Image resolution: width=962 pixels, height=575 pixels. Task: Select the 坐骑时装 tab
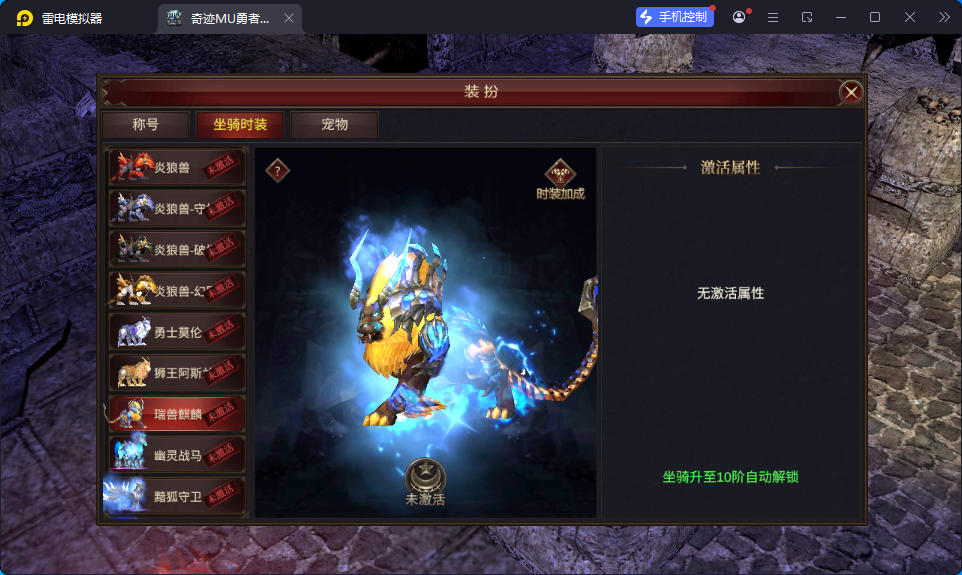point(240,125)
